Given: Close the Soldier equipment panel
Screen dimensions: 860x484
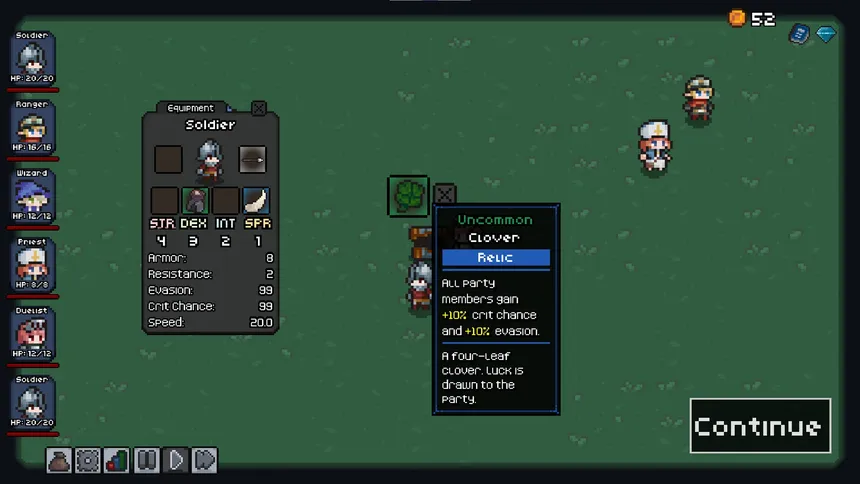Looking at the screenshot, I should click(259, 108).
